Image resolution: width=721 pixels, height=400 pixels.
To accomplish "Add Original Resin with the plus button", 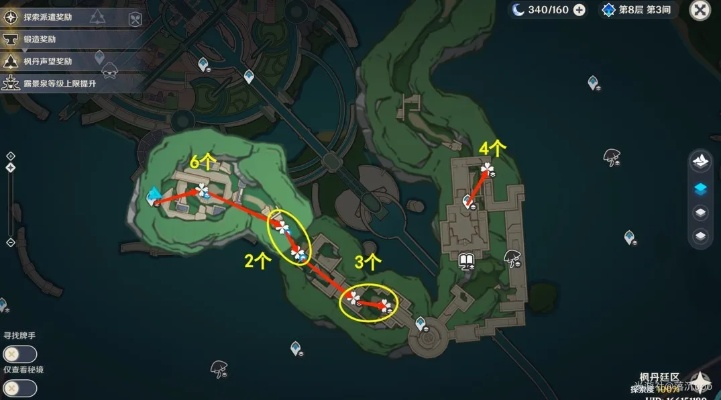I will coord(578,10).
